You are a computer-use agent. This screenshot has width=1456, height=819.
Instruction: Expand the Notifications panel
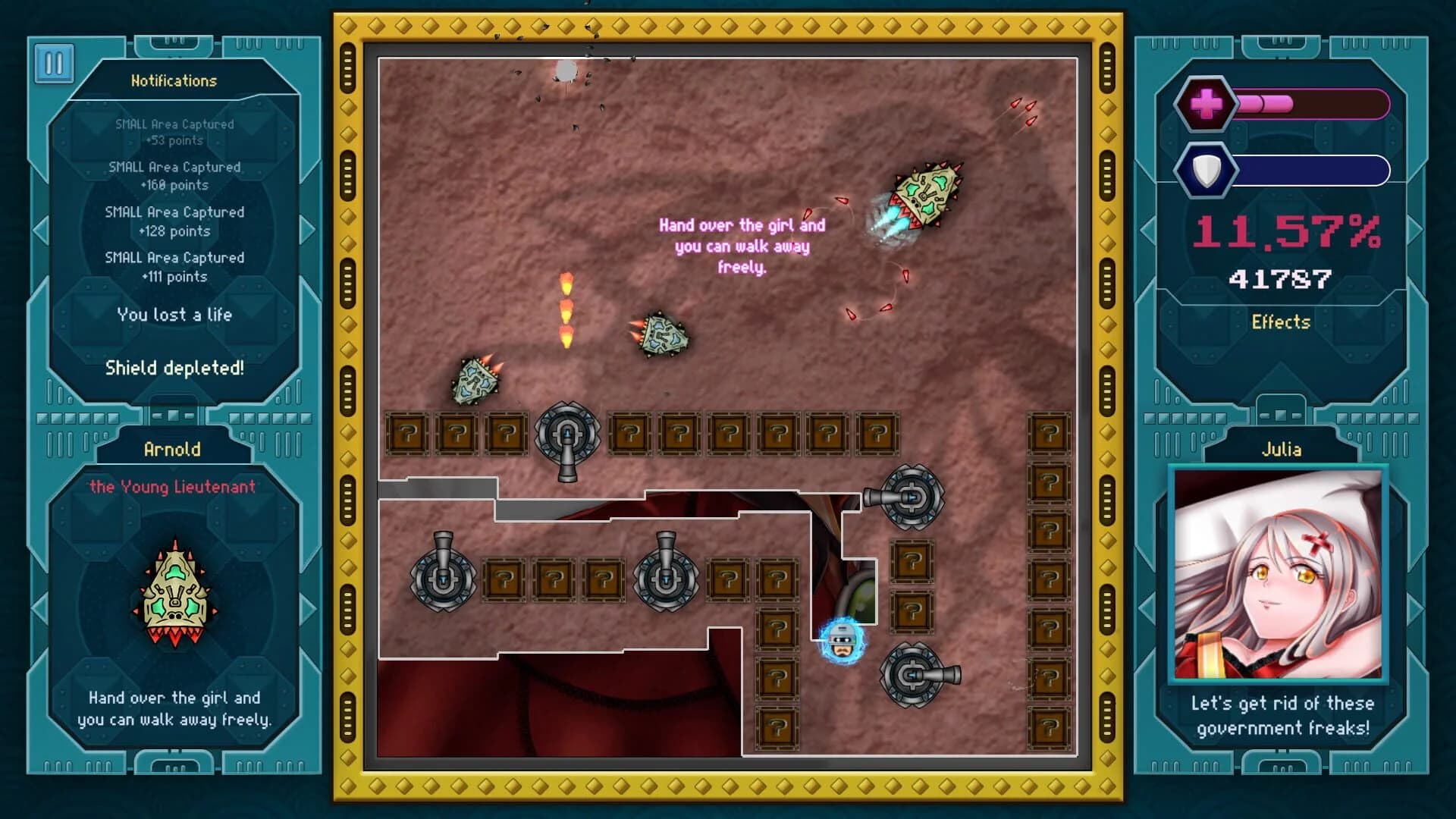coord(174,81)
